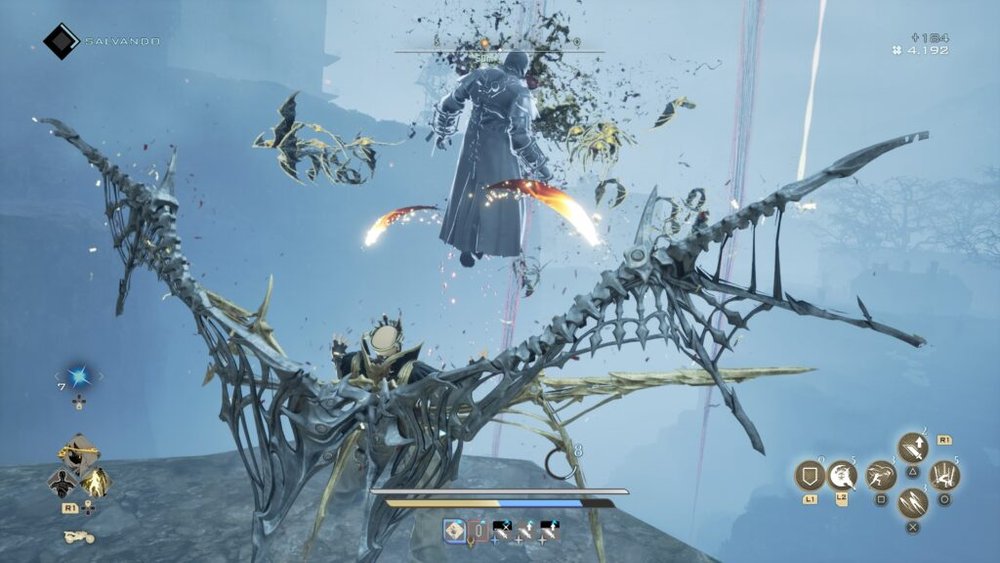The height and width of the screenshot is (563, 1000).
Task: Activate the shield guard ability
Action: (809, 475)
